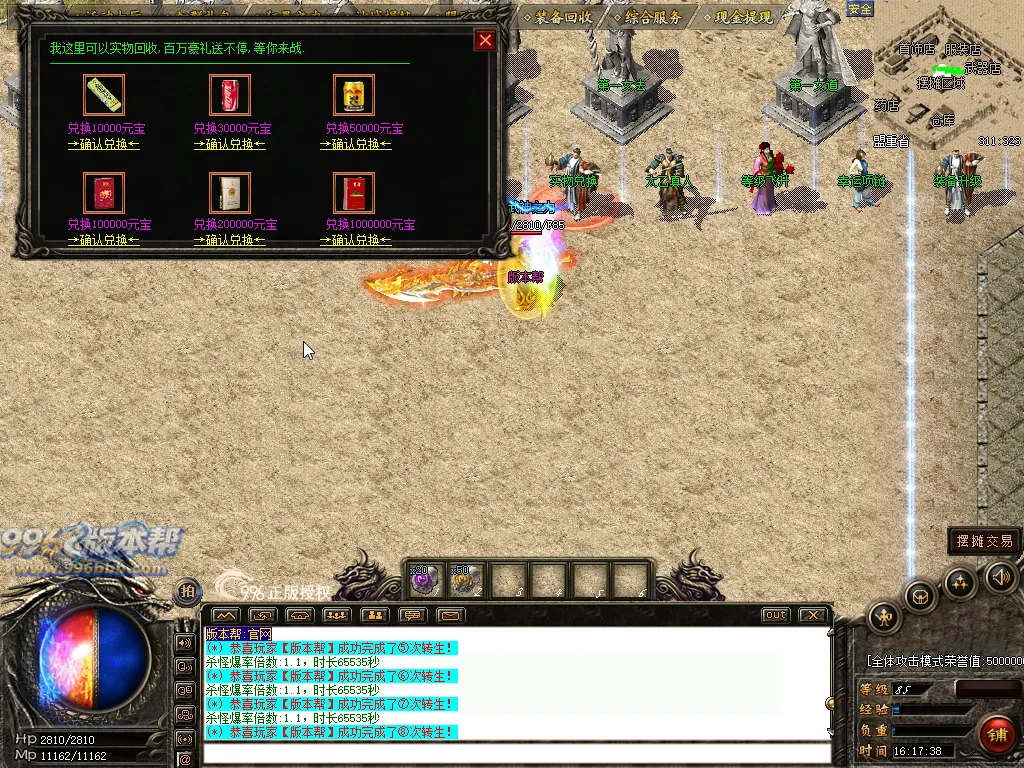Select the chewing gum item icon
This screenshot has height=768, width=1024.
[103, 95]
